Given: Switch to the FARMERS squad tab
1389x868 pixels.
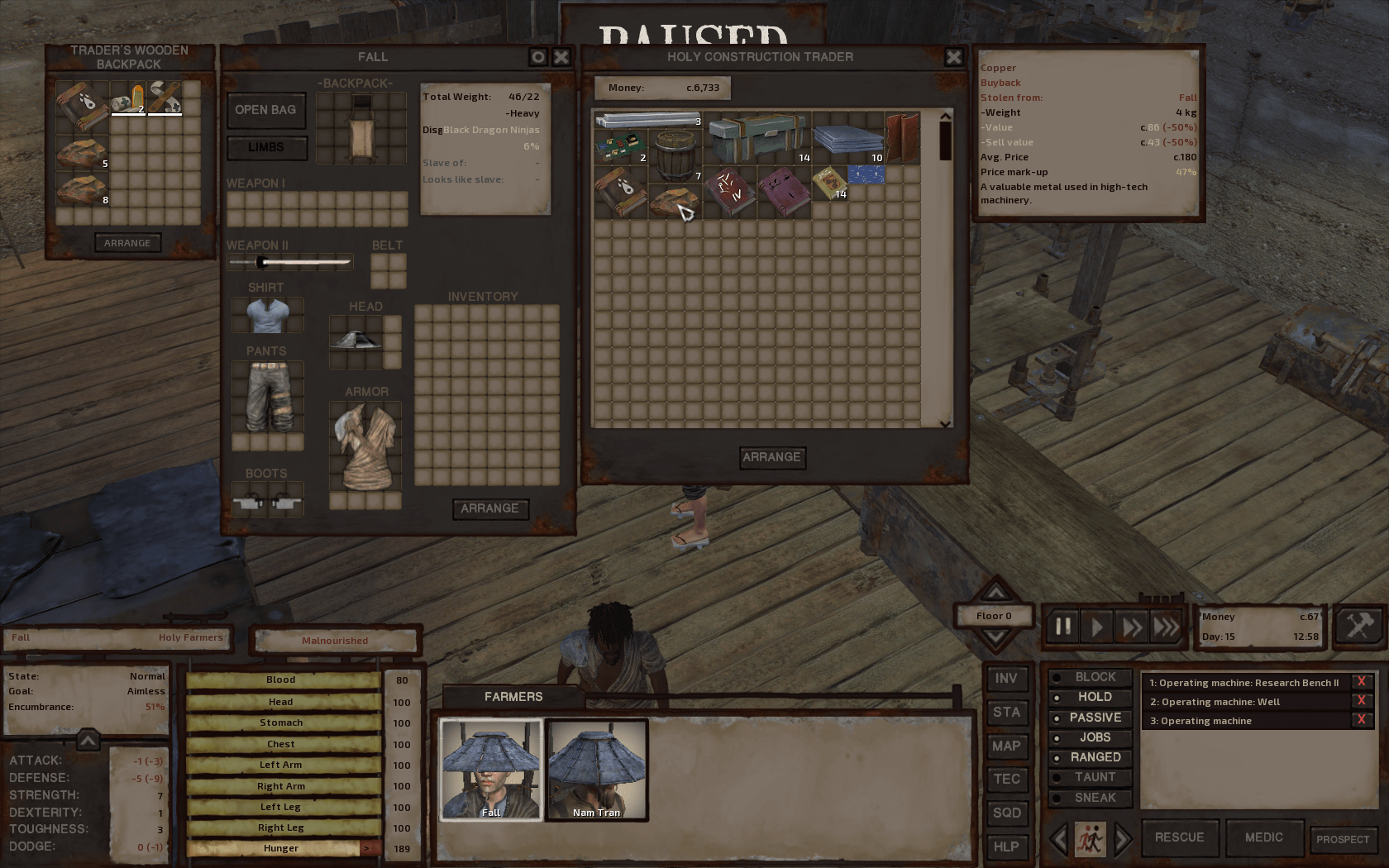Looking at the screenshot, I should point(510,696).
